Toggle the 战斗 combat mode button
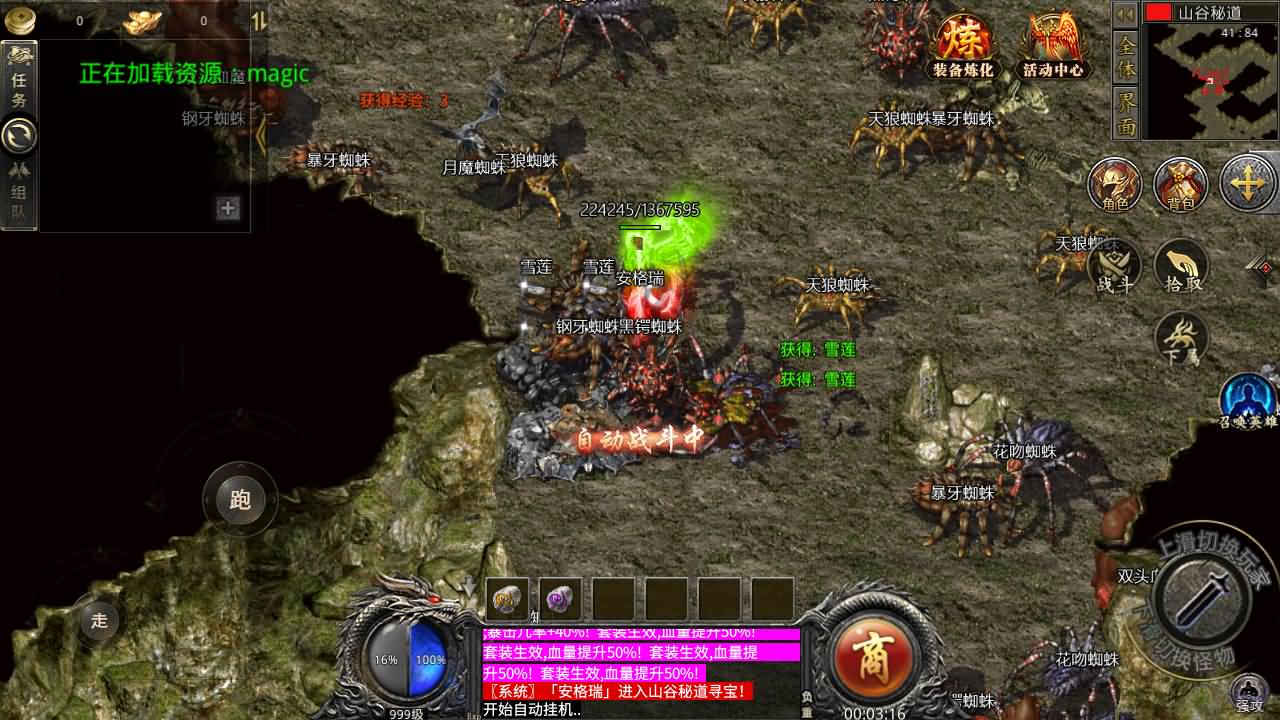Screen dimensions: 1280x720 (x=1115, y=267)
